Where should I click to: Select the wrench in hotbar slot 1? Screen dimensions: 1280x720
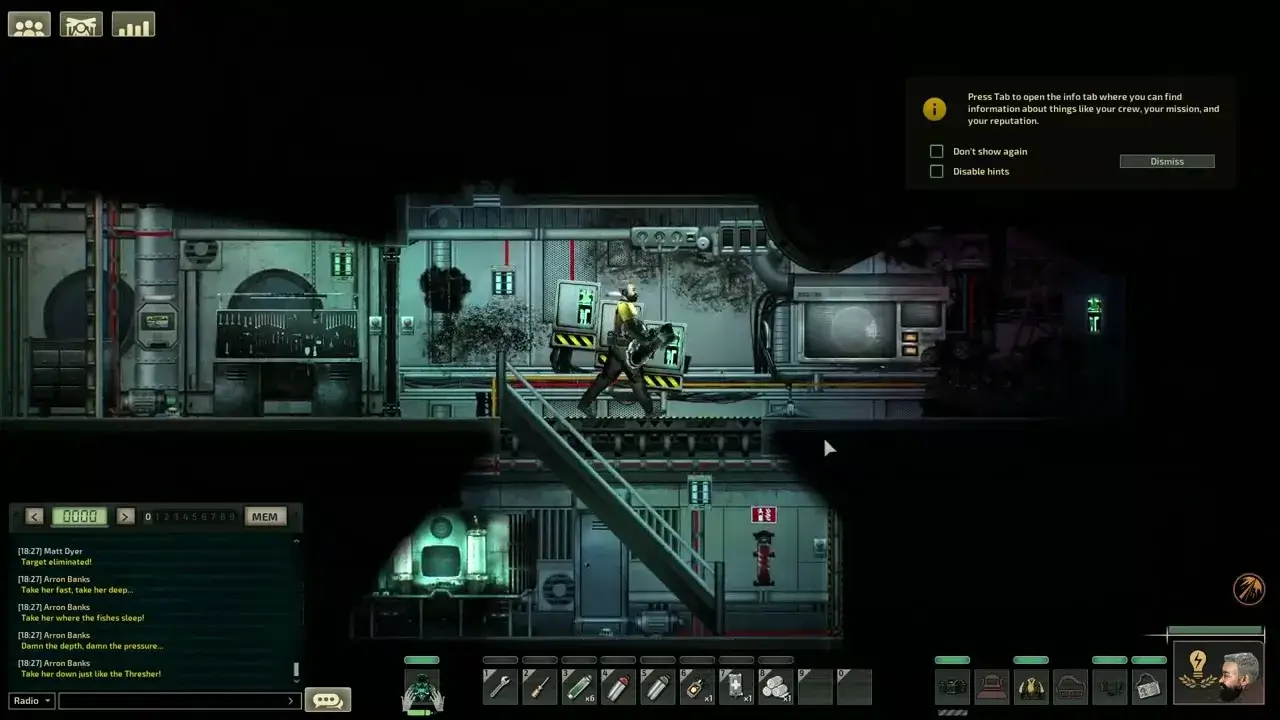click(x=500, y=687)
